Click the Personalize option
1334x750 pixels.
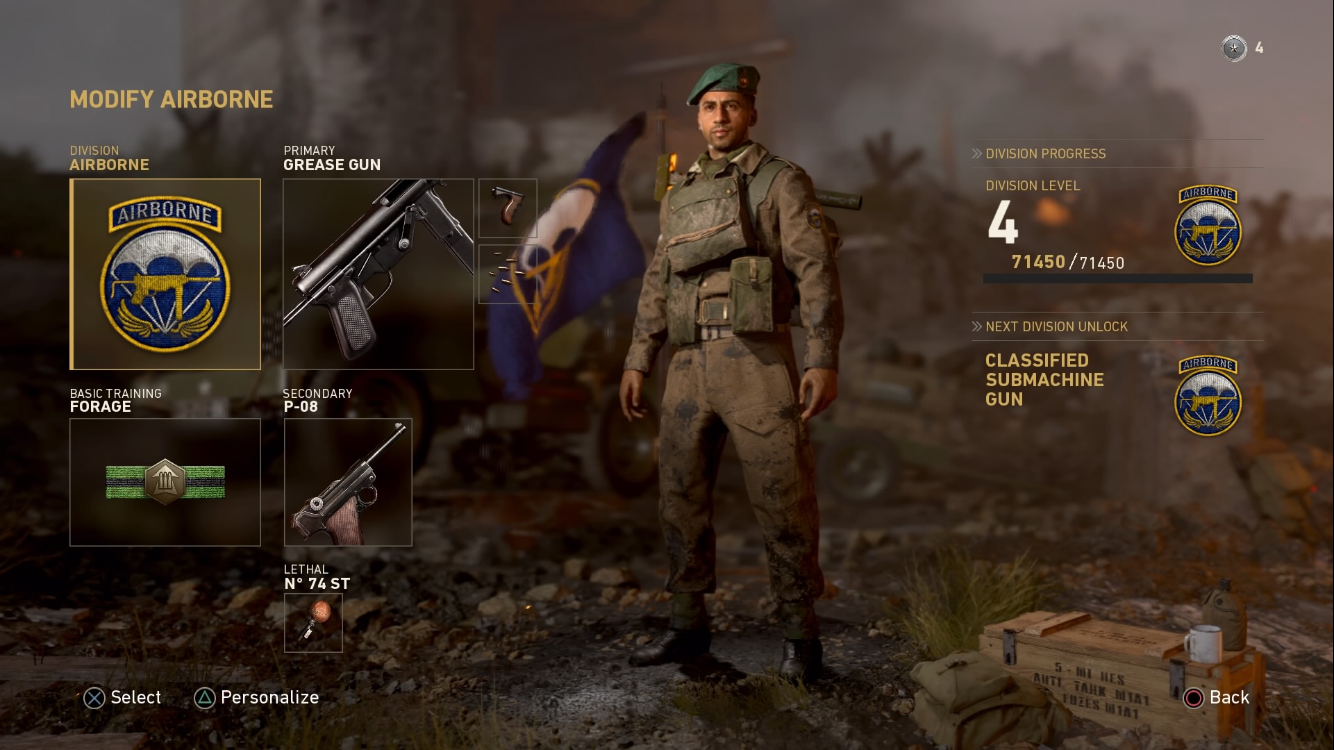point(257,698)
